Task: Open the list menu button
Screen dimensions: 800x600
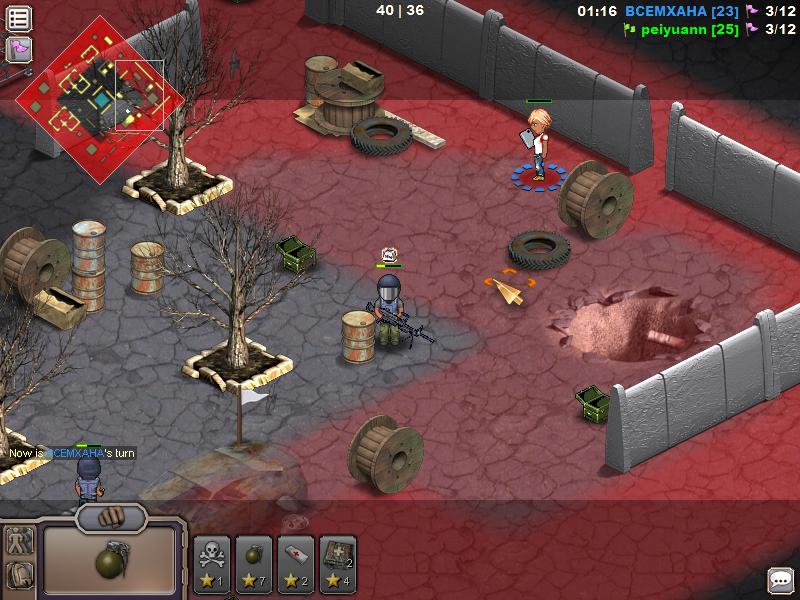Action: pos(19,18)
